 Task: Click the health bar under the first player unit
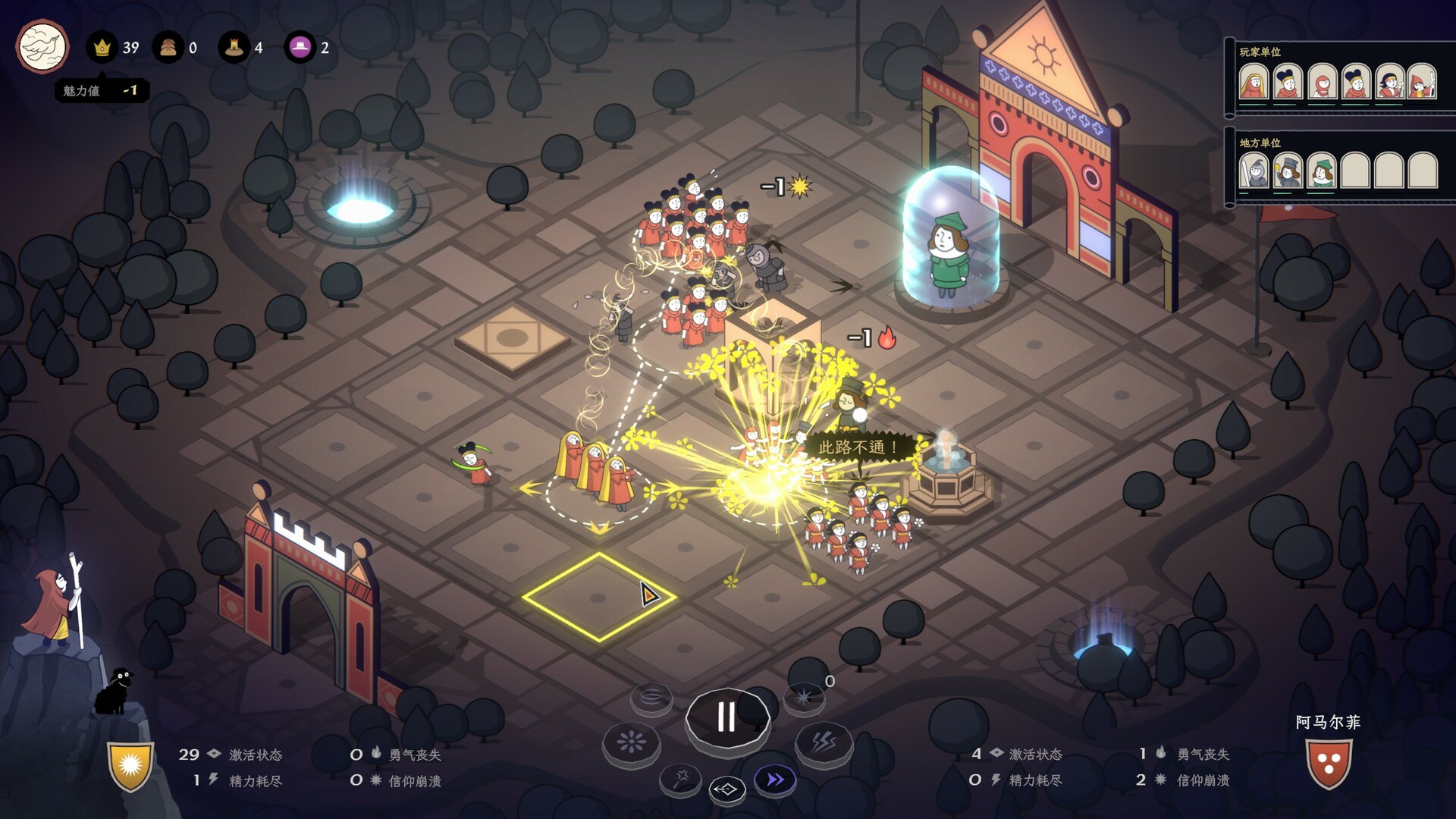coord(1252,105)
